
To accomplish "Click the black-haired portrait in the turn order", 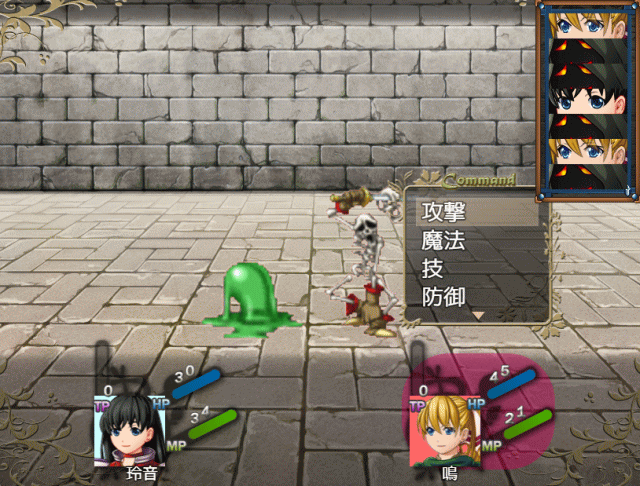I will tap(583, 98).
